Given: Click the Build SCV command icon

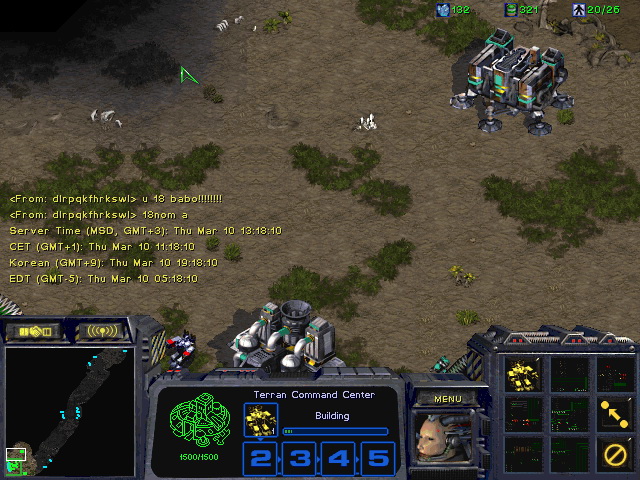Looking at the screenshot, I should coord(524,374).
